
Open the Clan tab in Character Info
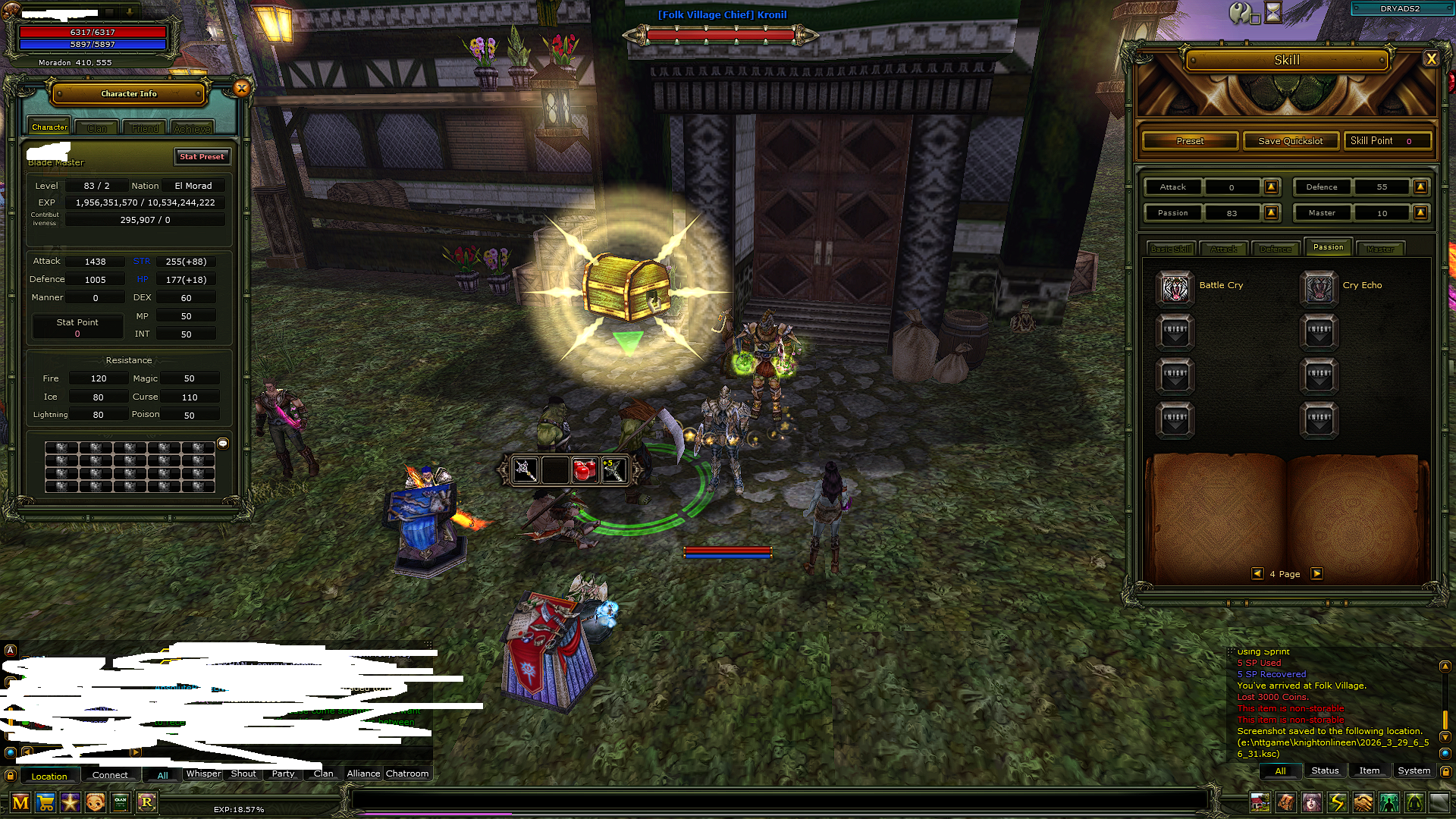point(96,127)
